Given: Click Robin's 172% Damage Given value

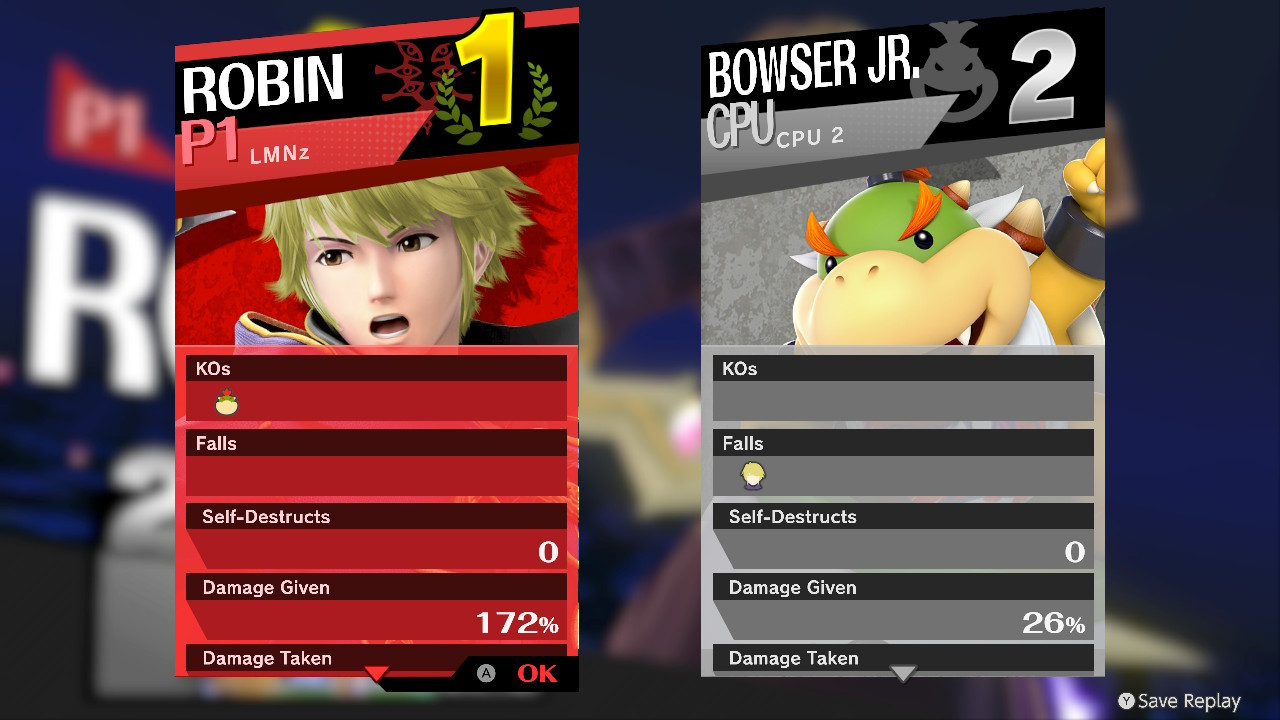Looking at the screenshot, I should [520, 622].
